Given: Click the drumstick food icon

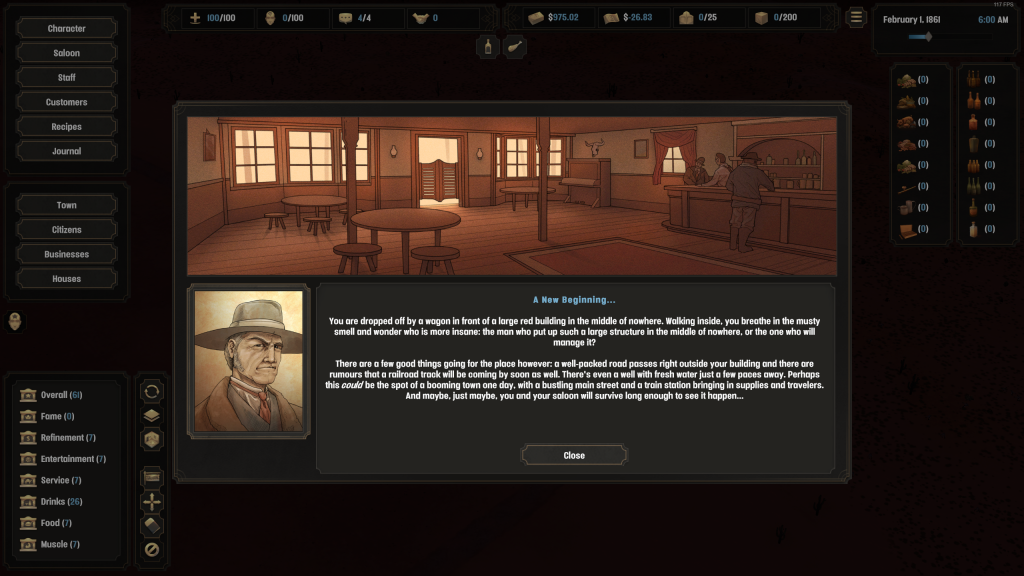Looking at the screenshot, I should coord(514,46).
